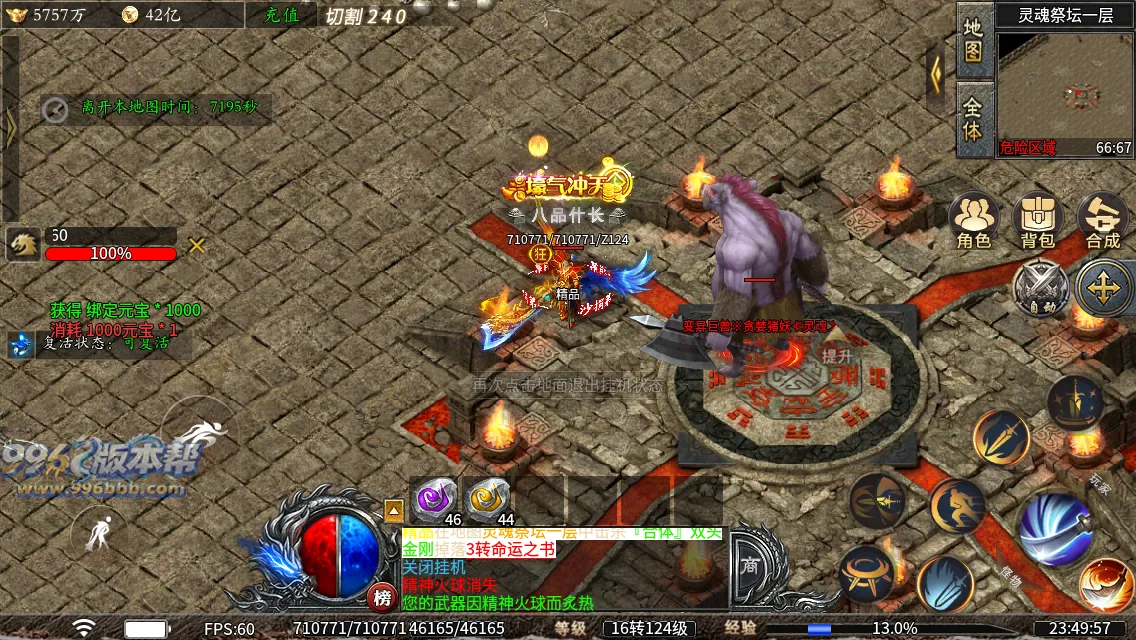This screenshot has height=640, width=1136.
Task: Activate the blue whirlwind slash skill
Action: [x=1054, y=526]
